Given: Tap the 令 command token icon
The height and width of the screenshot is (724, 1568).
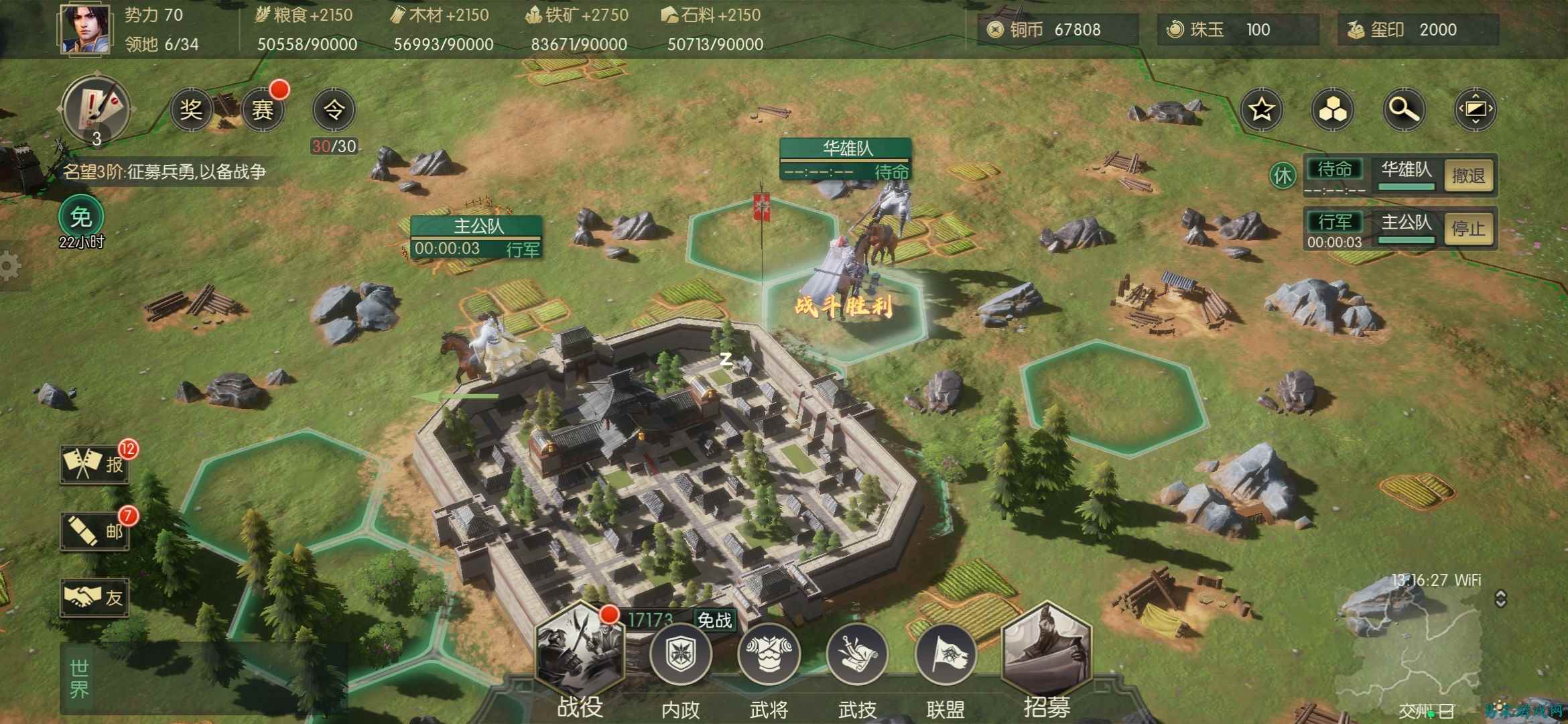Looking at the screenshot, I should [334, 109].
